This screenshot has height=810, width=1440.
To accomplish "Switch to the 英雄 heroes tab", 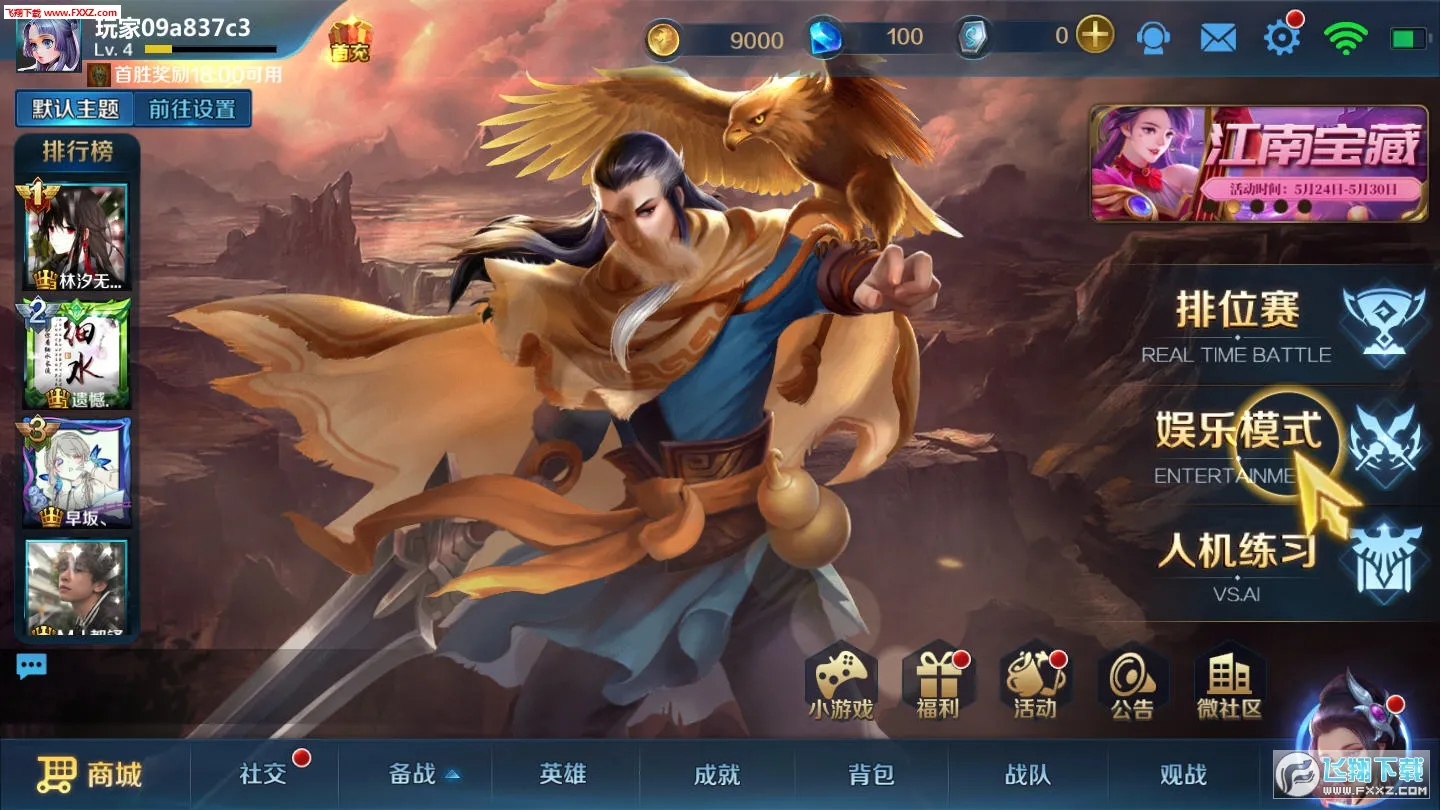I will [565, 775].
